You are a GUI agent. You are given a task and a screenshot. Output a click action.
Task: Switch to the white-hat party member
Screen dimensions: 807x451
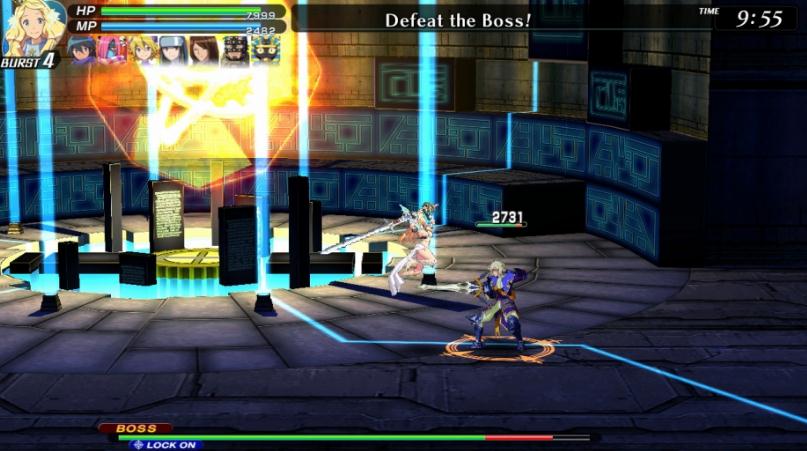[x=173, y=50]
